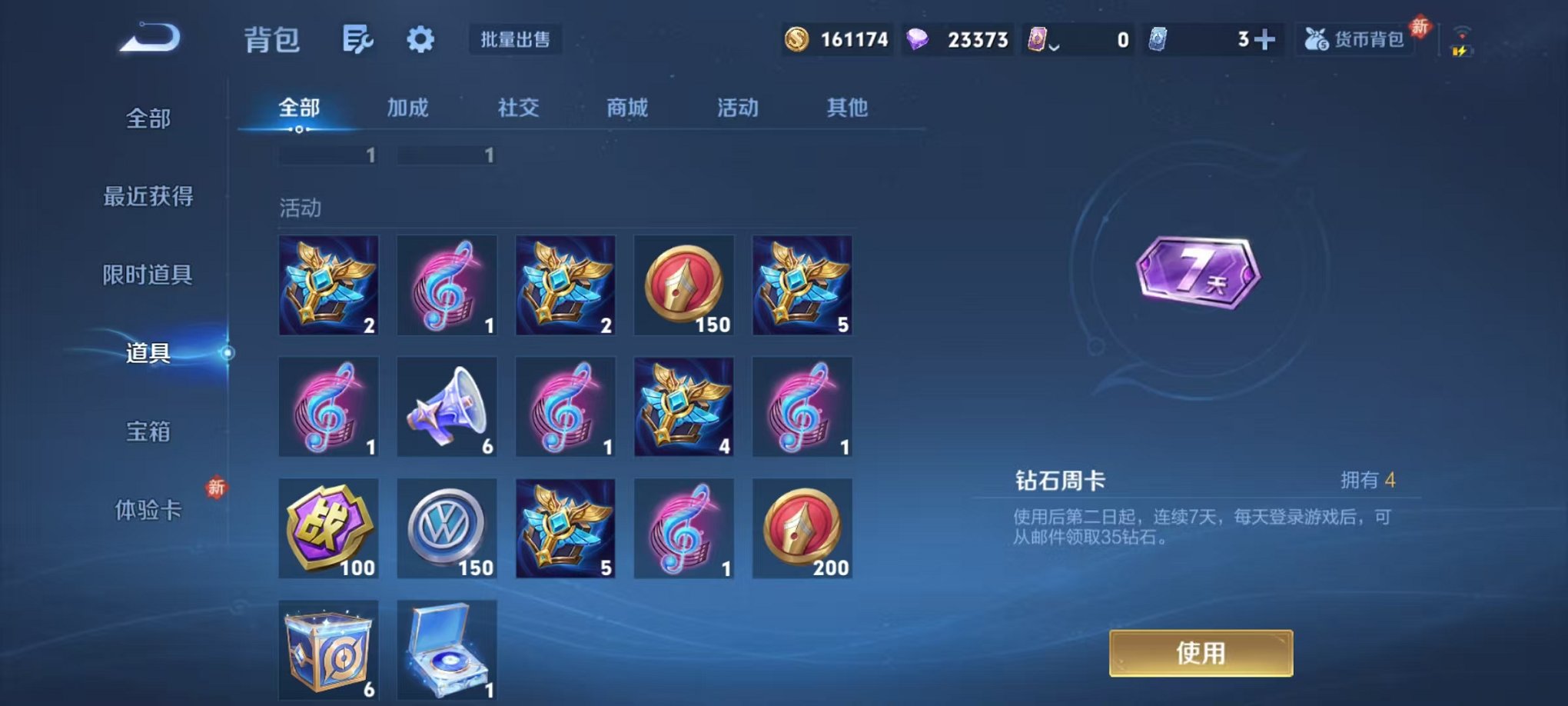Select the purple 战 battle token item
The width and height of the screenshot is (1568, 706).
[328, 531]
